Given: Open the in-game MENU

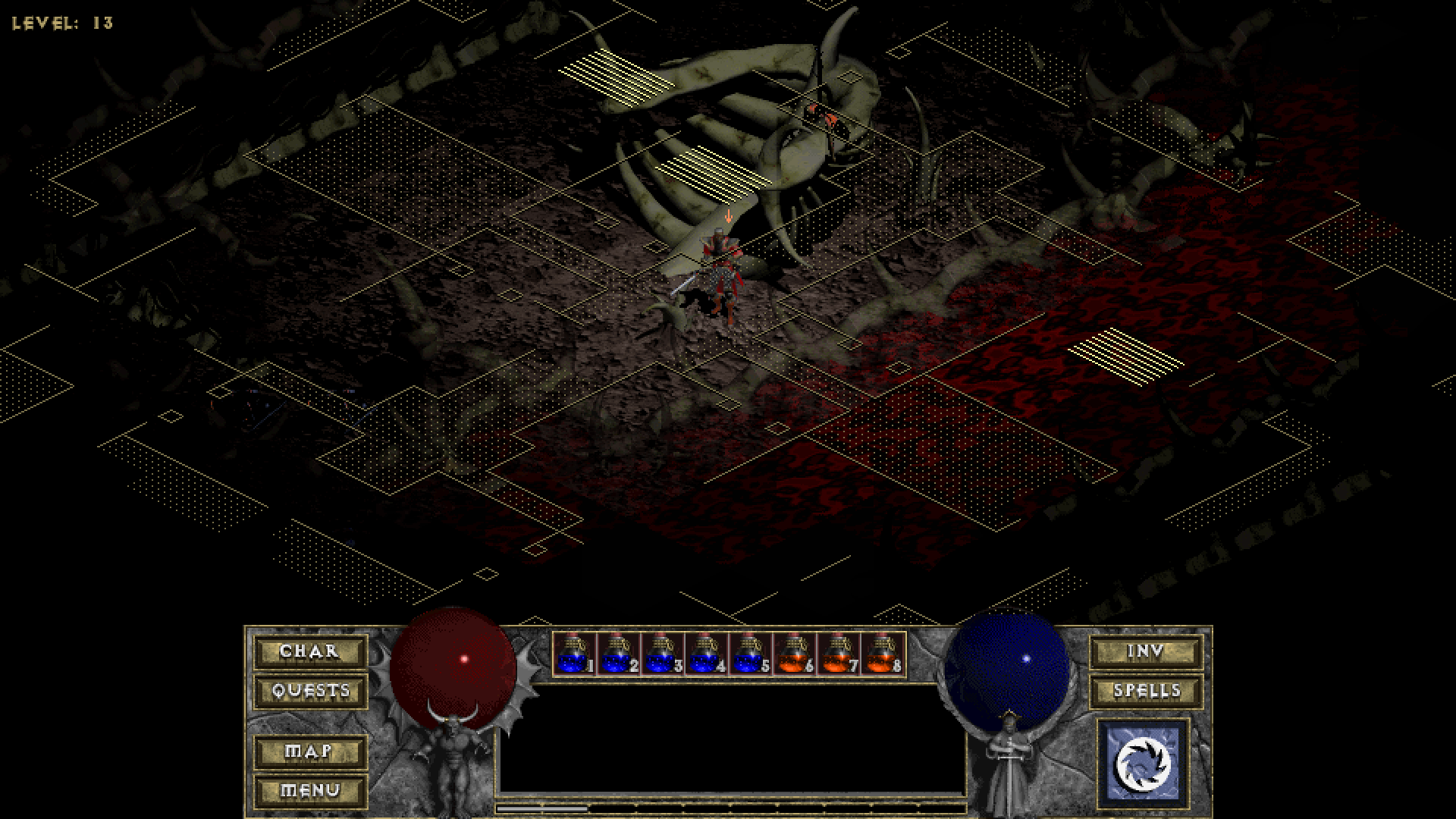Looking at the screenshot, I should pyautogui.click(x=309, y=790).
